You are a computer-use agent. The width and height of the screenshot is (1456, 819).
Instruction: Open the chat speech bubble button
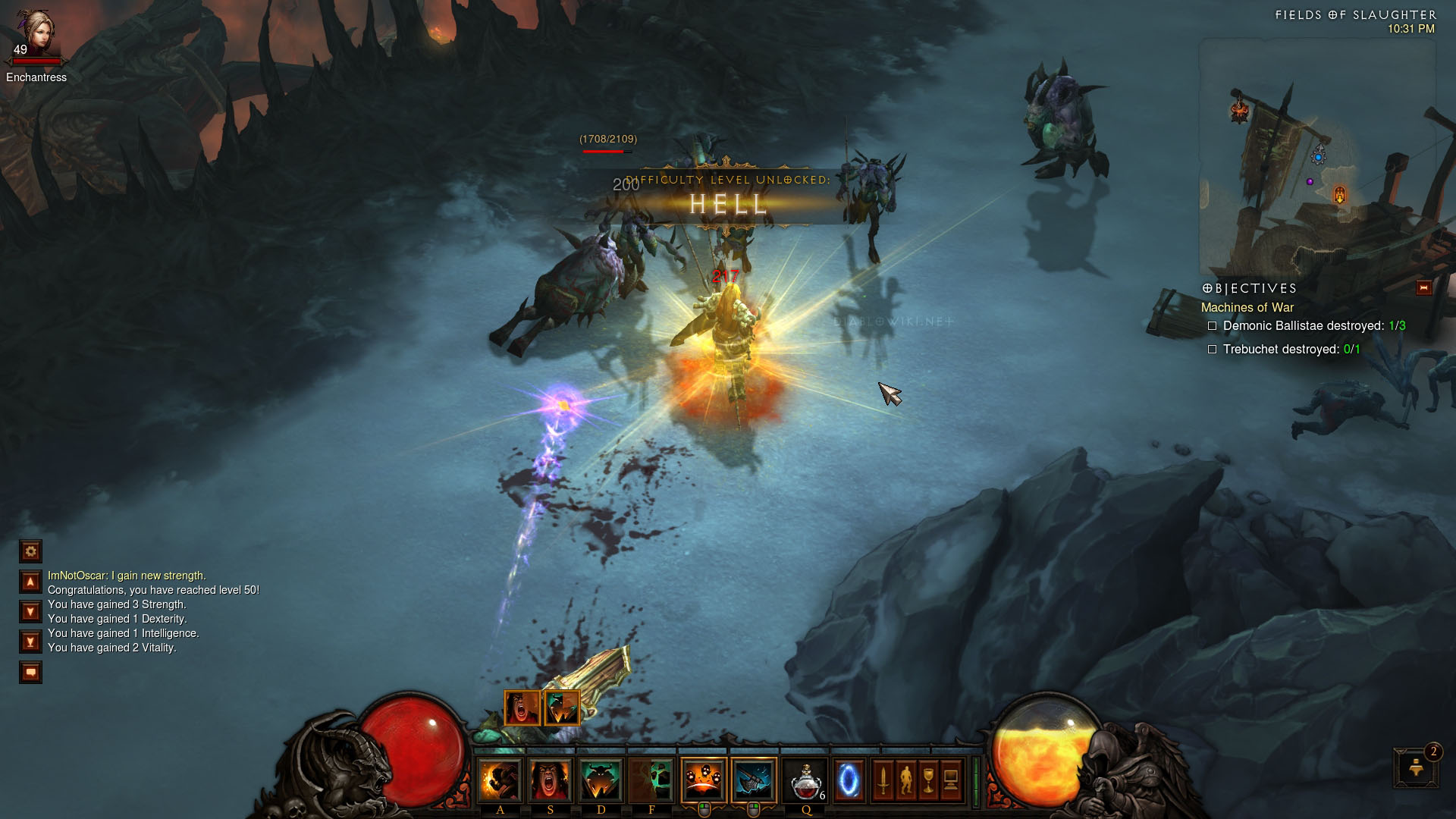pyautogui.click(x=31, y=672)
